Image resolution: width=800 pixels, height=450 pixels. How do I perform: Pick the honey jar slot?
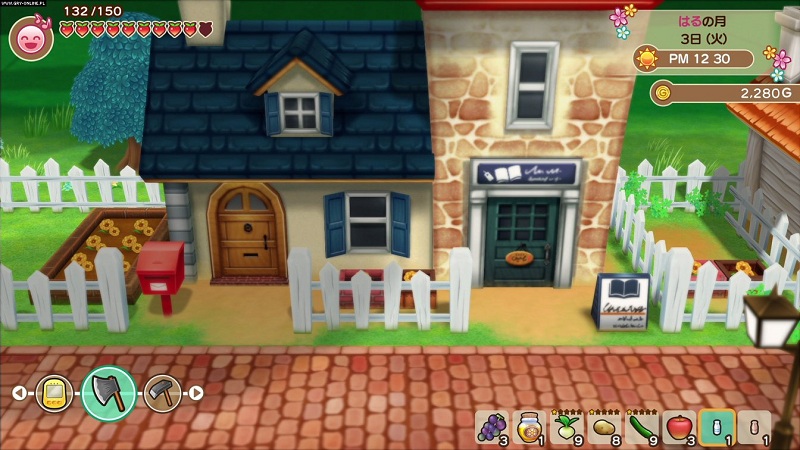[x=527, y=428]
